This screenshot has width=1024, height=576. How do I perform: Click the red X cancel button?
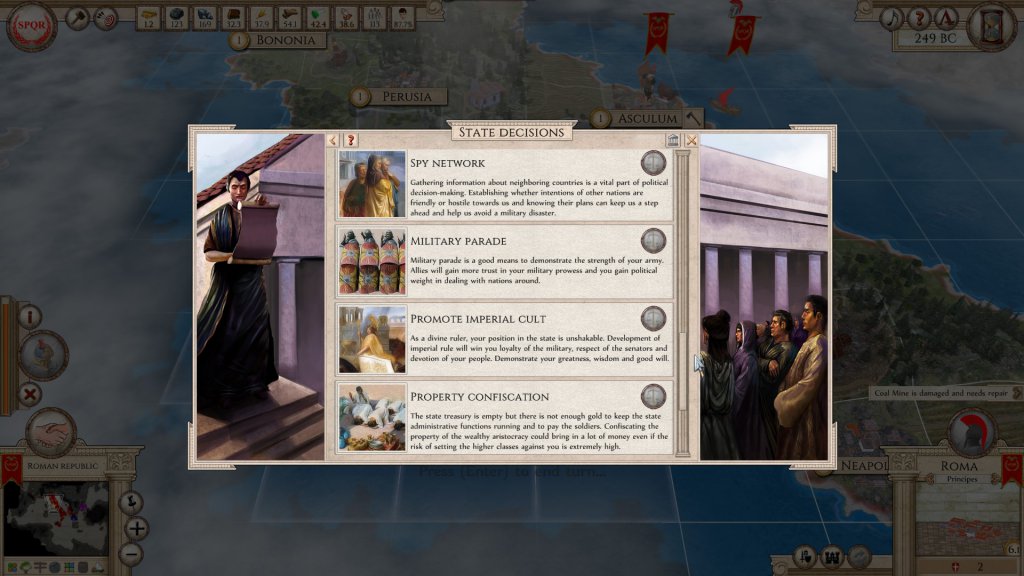[x=31, y=393]
